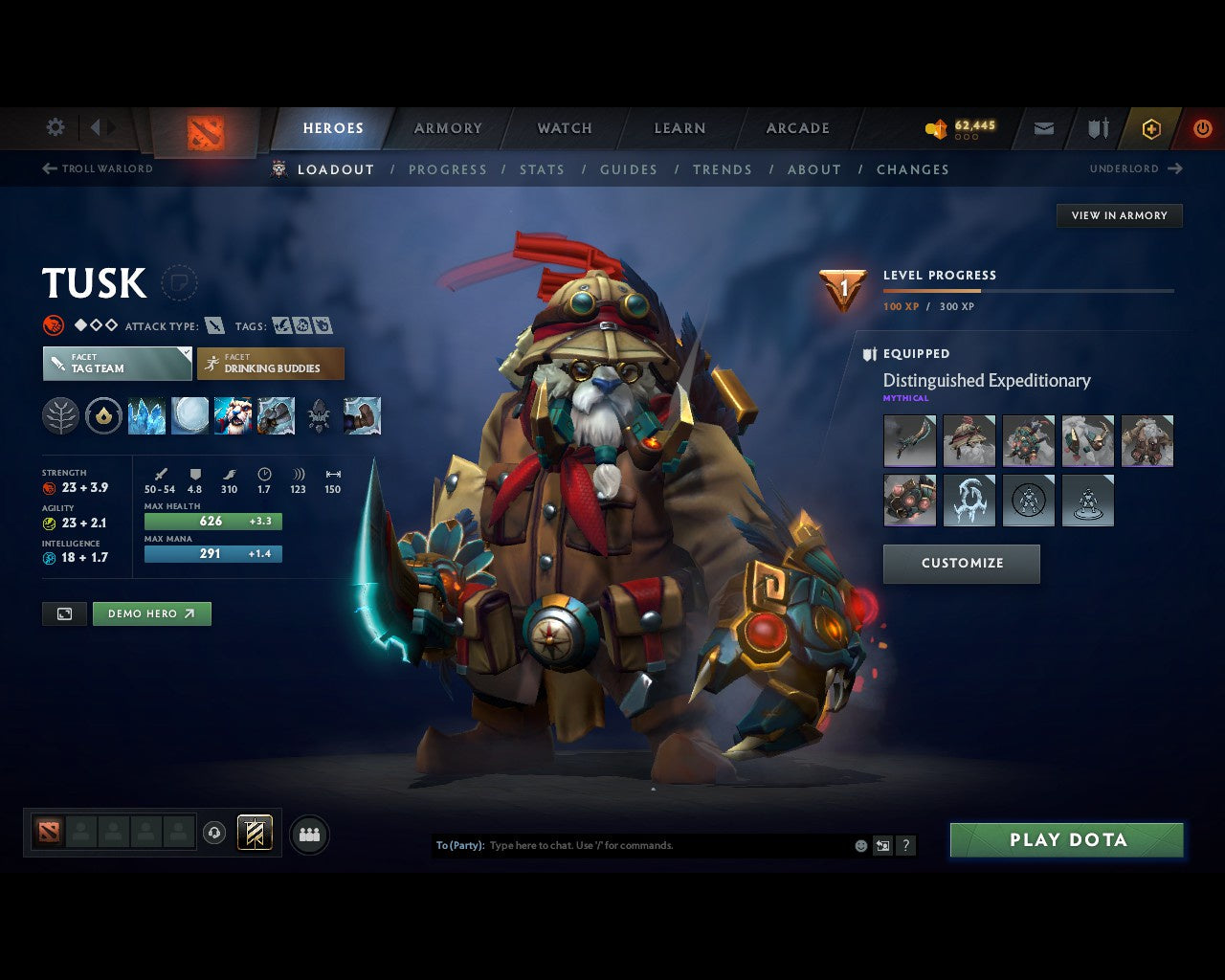
Task: Click the melee attack type icon
Action: (216, 325)
